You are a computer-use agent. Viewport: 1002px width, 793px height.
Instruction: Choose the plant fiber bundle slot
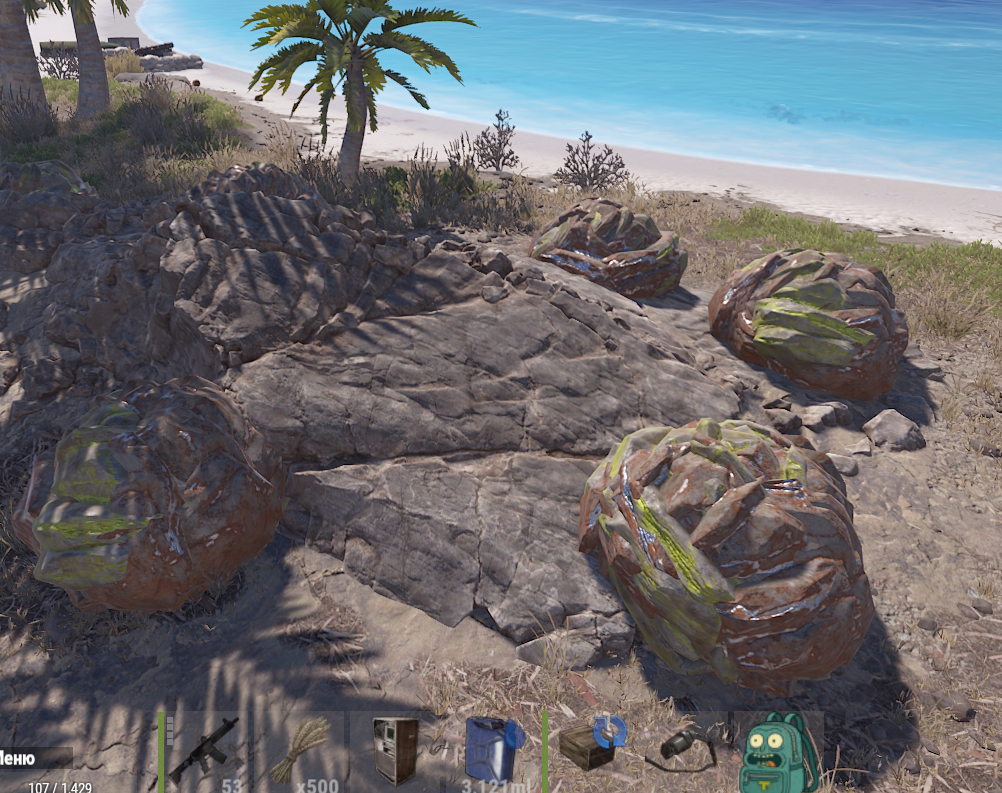pos(299,751)
